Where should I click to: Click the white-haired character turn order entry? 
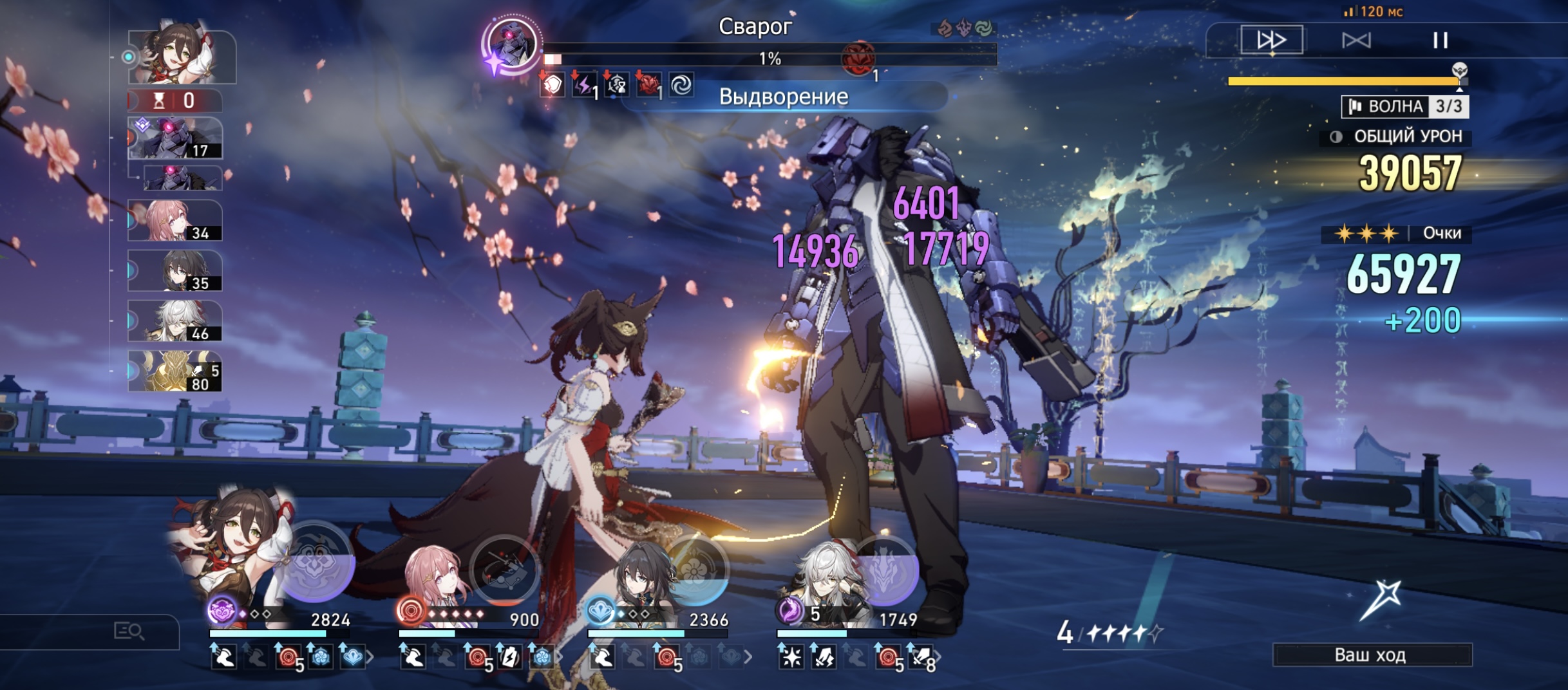(175, 321)
